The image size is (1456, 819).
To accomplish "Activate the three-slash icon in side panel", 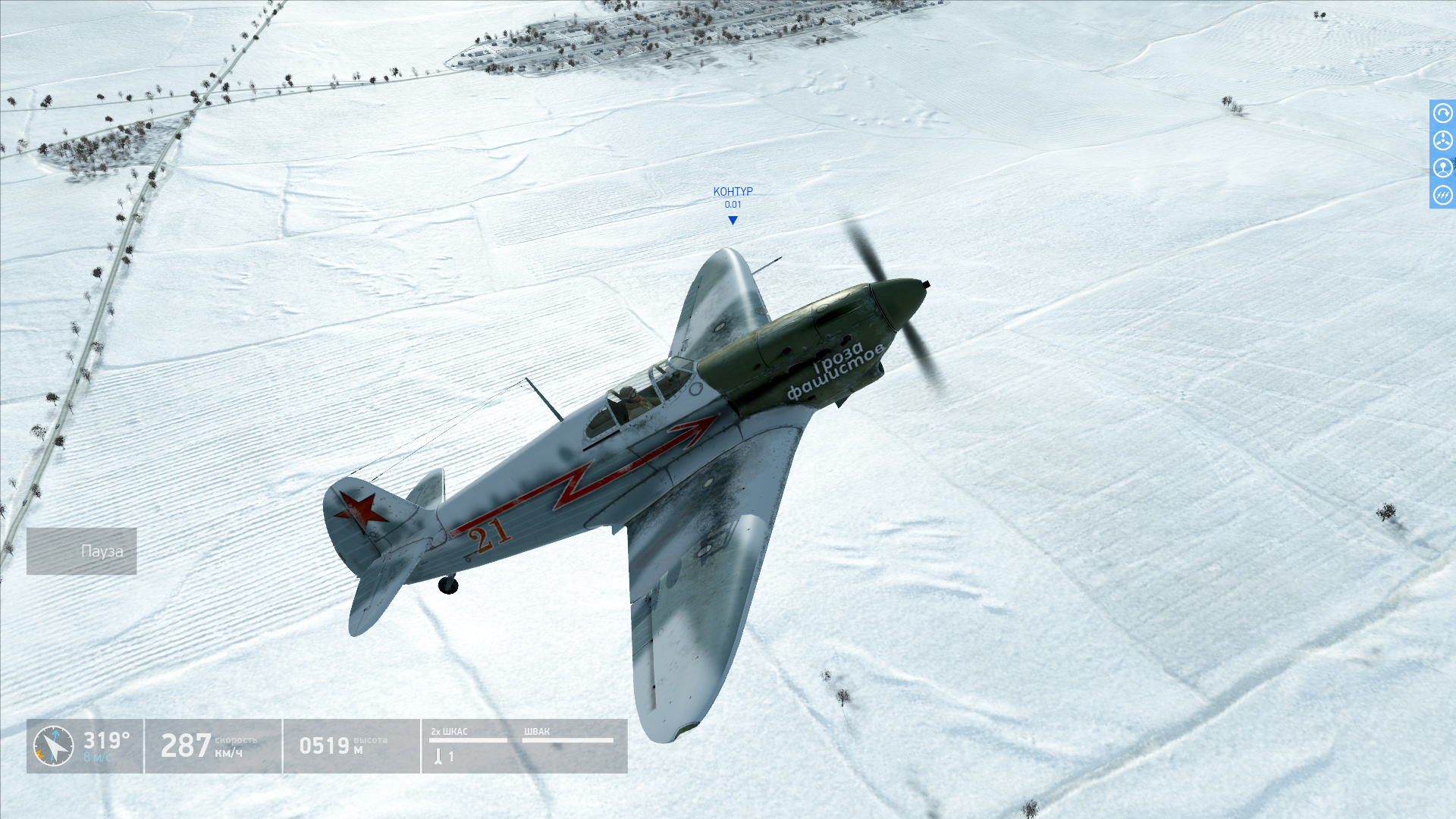I will (1442, 195).
